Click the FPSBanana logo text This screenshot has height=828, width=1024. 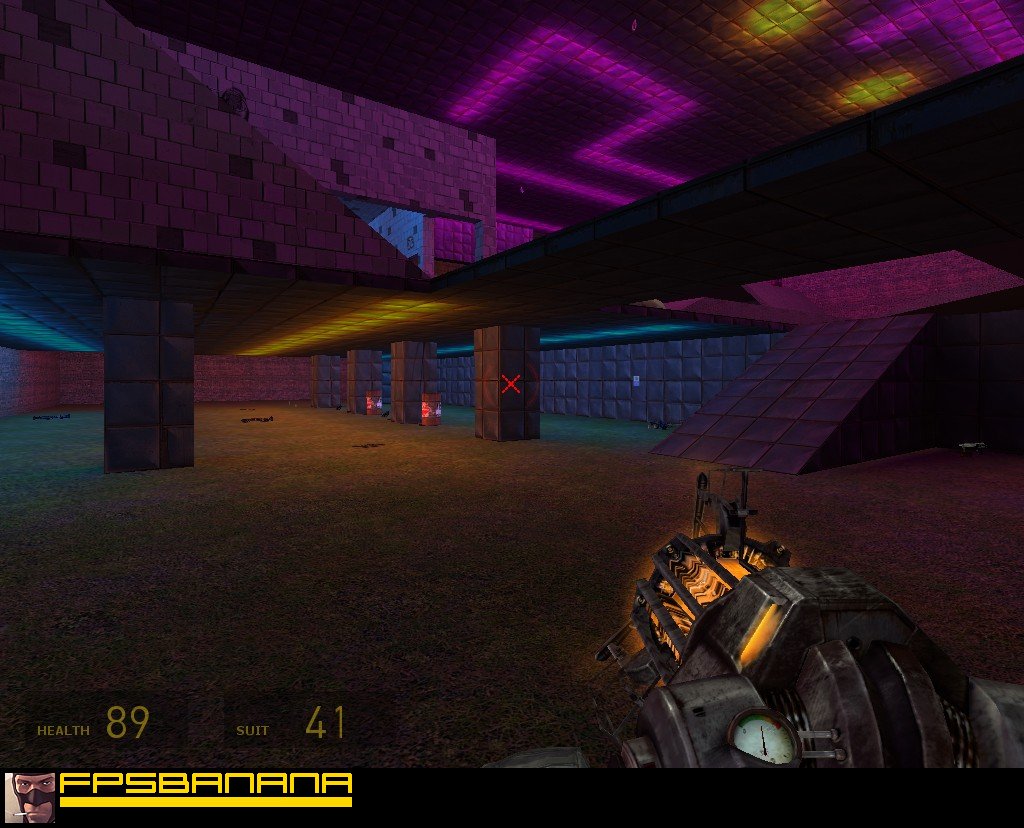click(206, 786)
